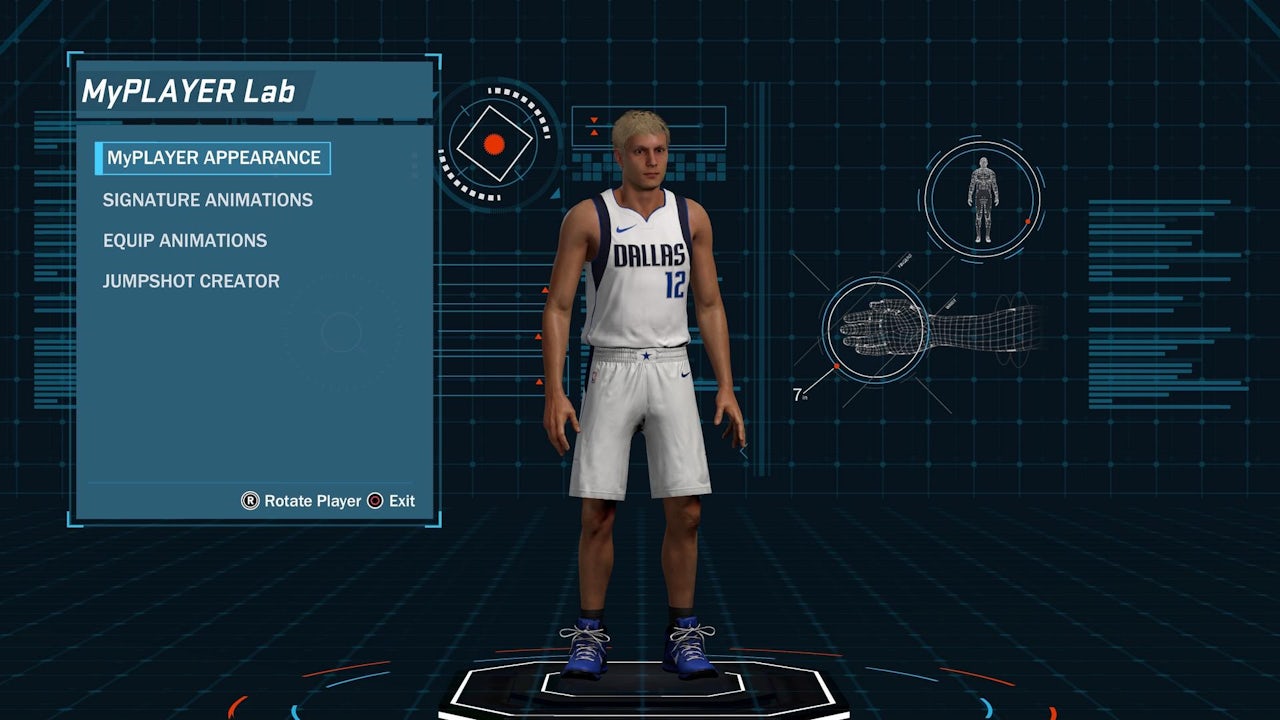The width and height of the screenshot is (1280, 720).
Task: Click the orange marker on the body circle
Action: 1028,221
